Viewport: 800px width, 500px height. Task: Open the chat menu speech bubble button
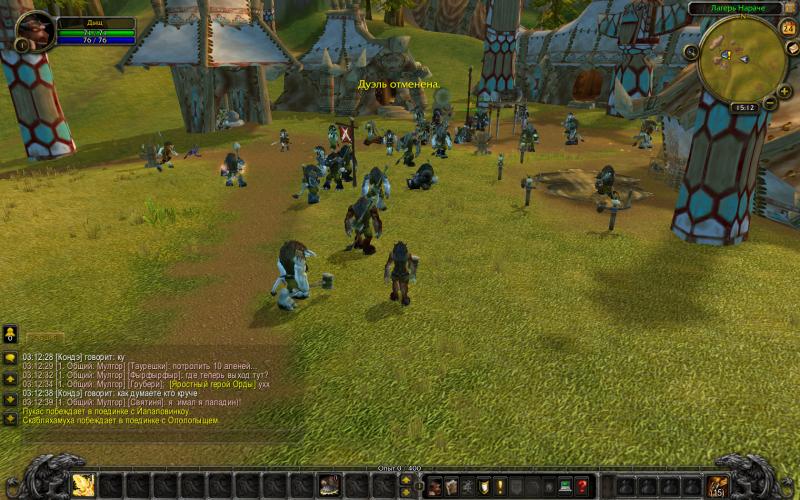(10, 357)
